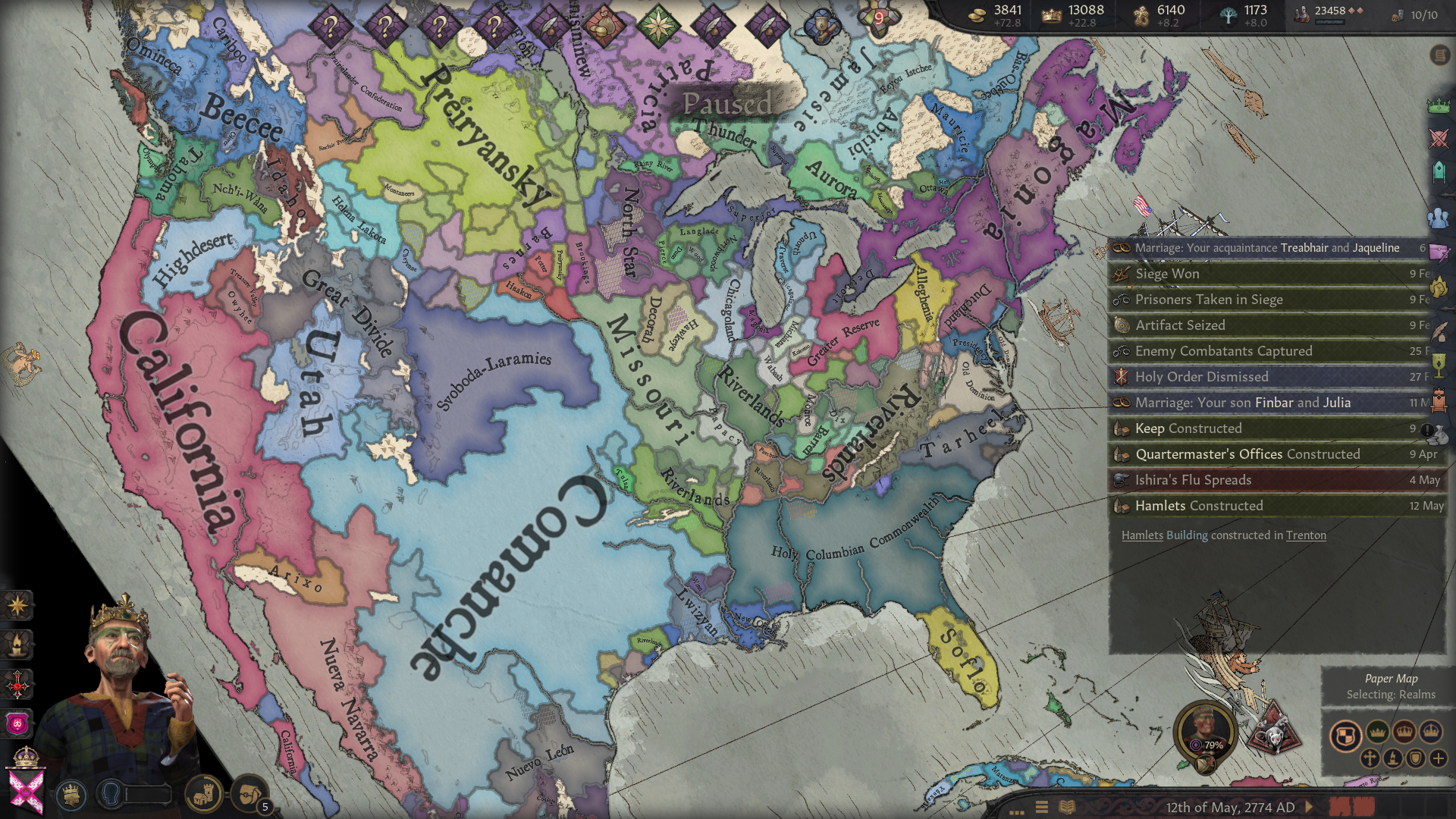The height and width of the screenshot is (819, 1456).
Task: Expand additional map modes via plus button
Action: tap(1439, 758)
